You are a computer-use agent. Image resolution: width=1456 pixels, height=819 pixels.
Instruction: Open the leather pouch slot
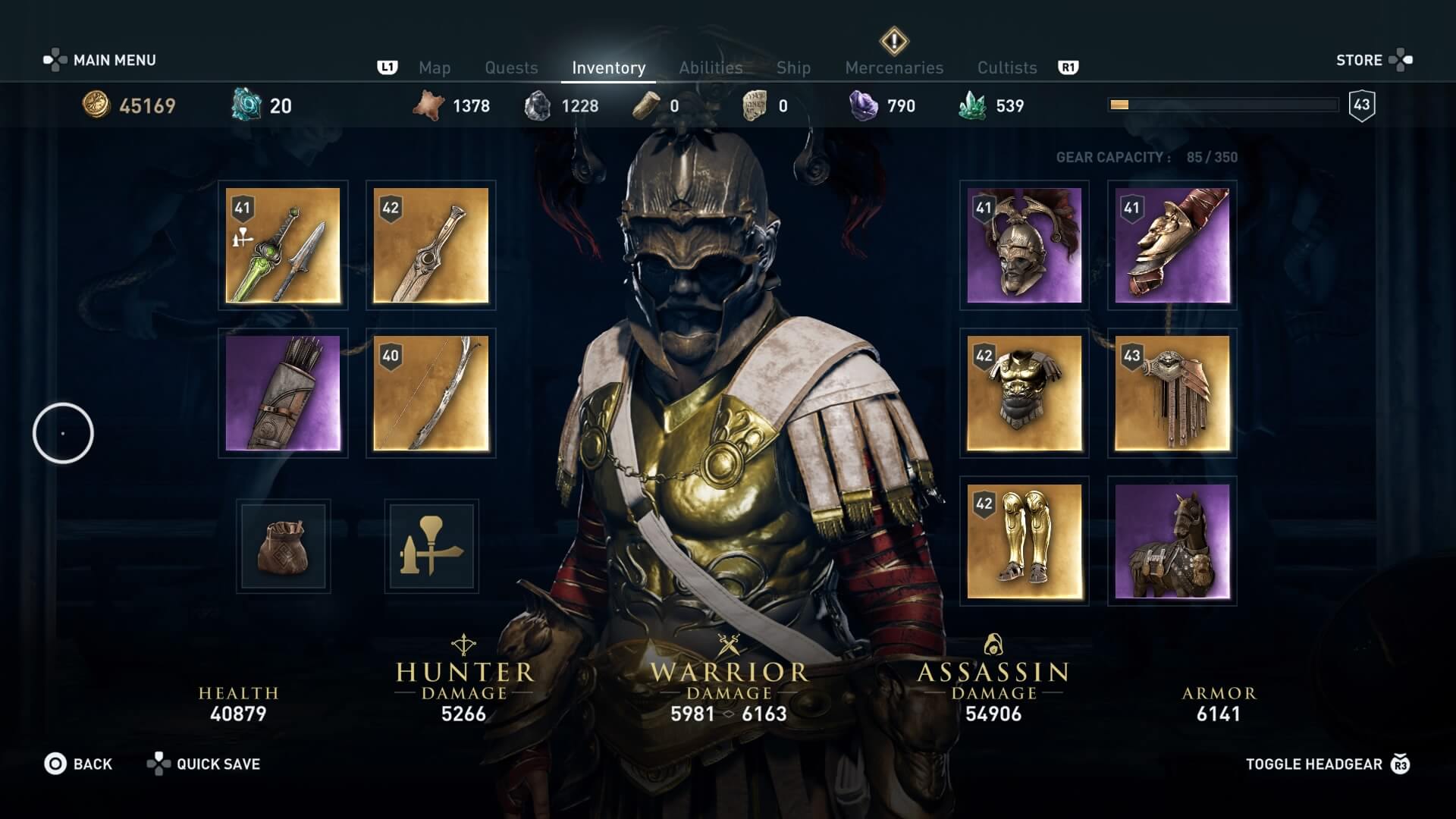tap(283, 546)
